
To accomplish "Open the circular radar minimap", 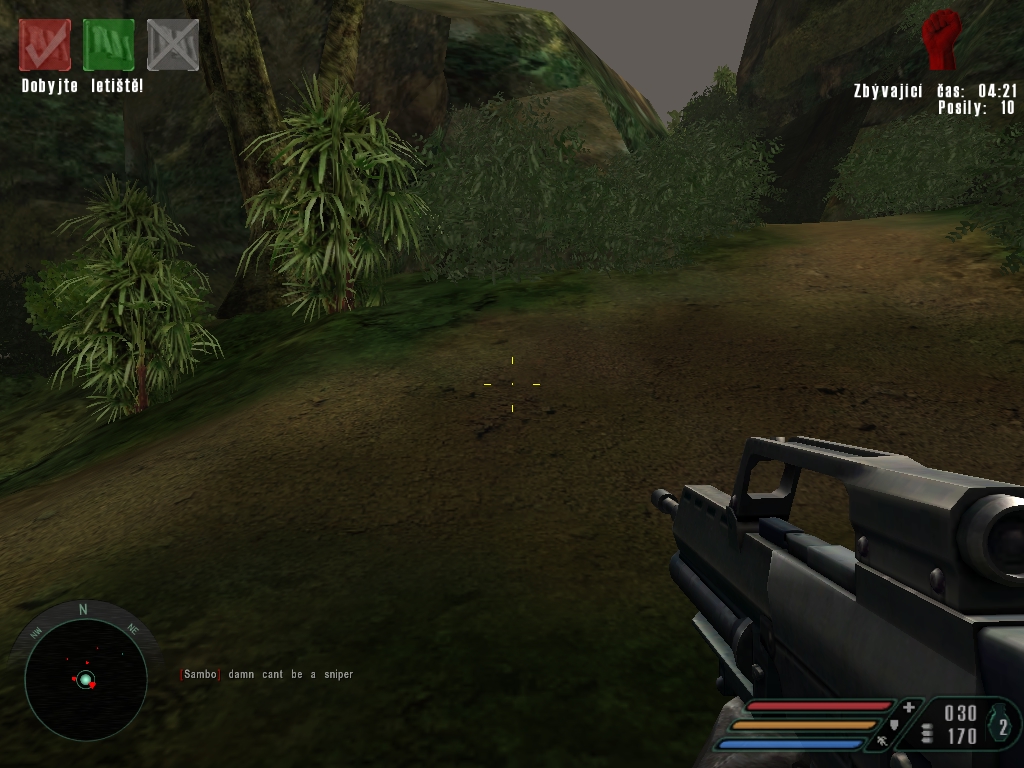I will point(85,679).
